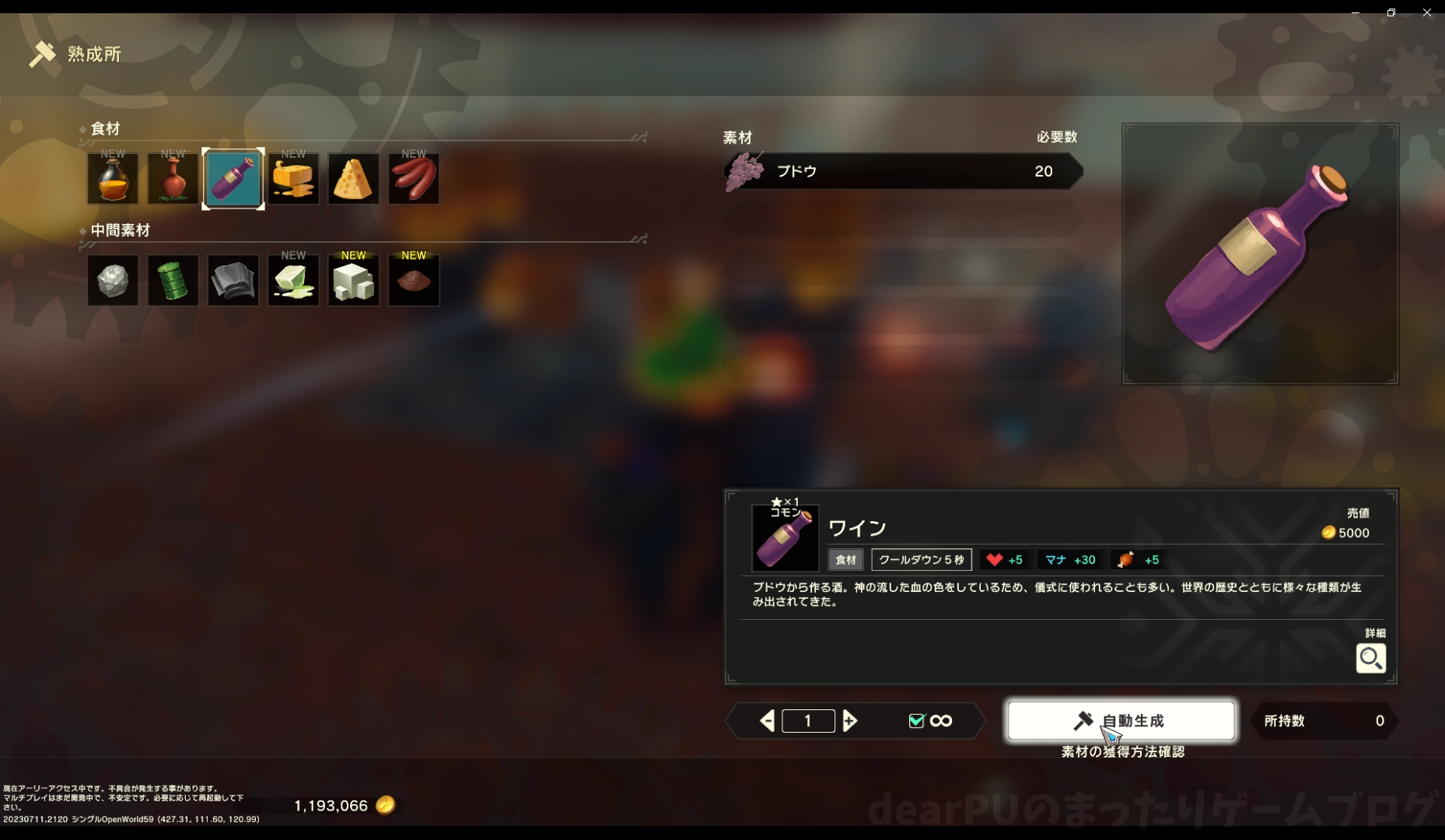Select the silver ore chunk material
Viewport: 1445px width, 840px height.
[x=113, y=281]
